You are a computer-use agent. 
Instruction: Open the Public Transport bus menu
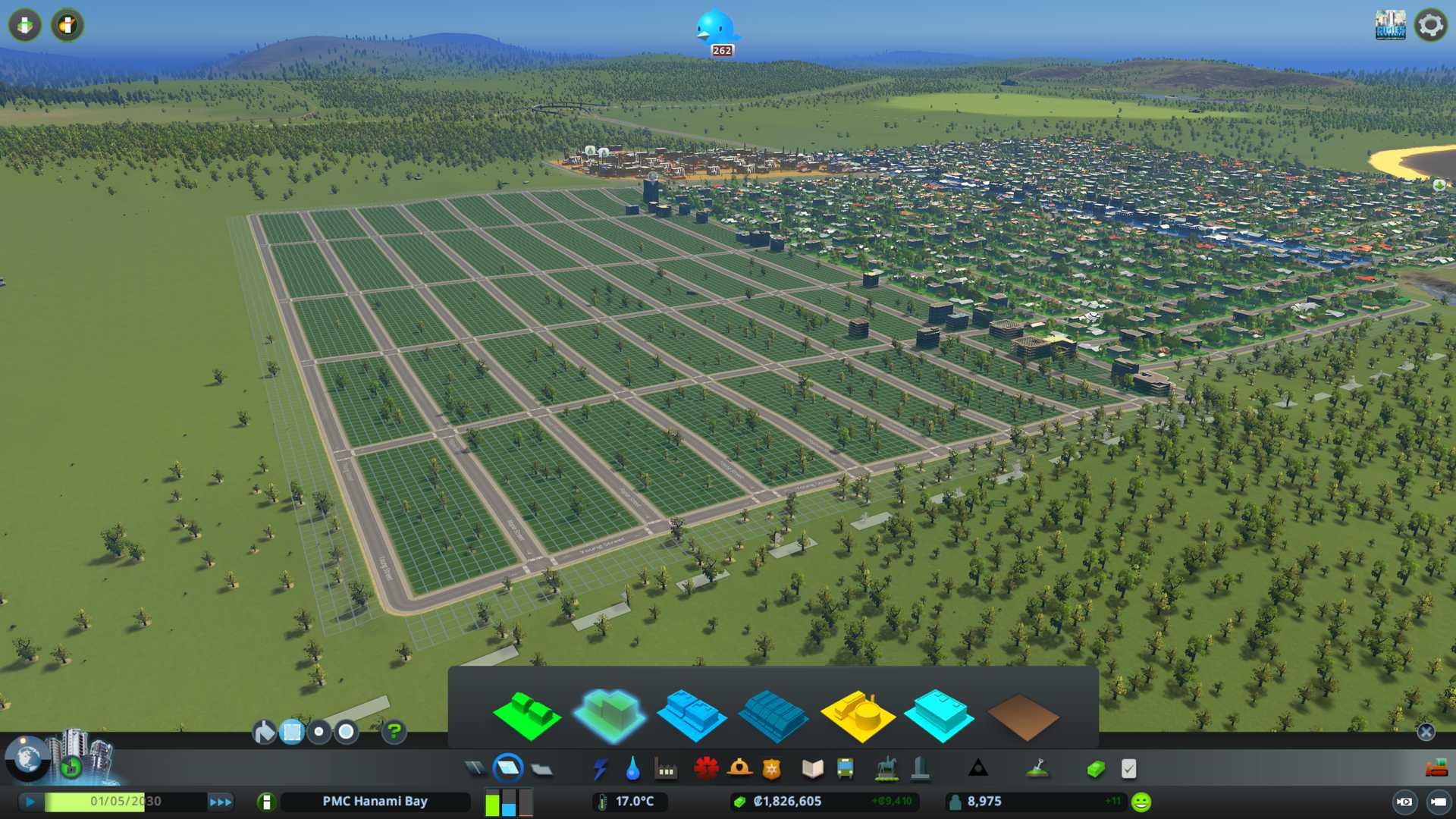click(x=845, y=769)
